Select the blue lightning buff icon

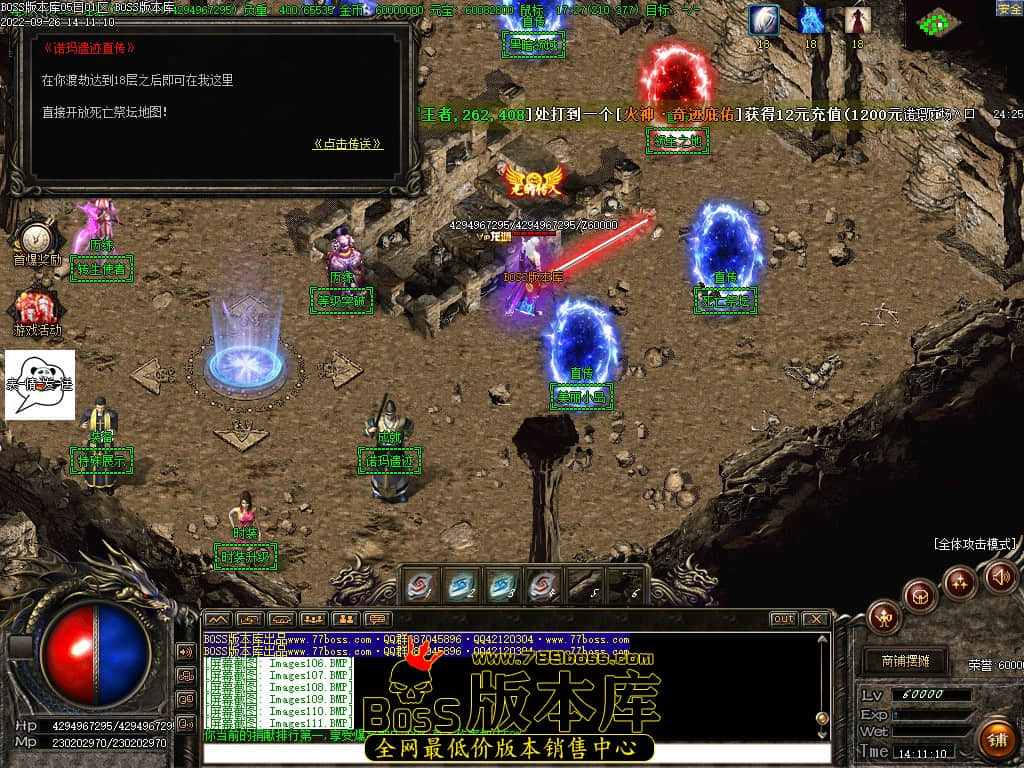(811, 20)
